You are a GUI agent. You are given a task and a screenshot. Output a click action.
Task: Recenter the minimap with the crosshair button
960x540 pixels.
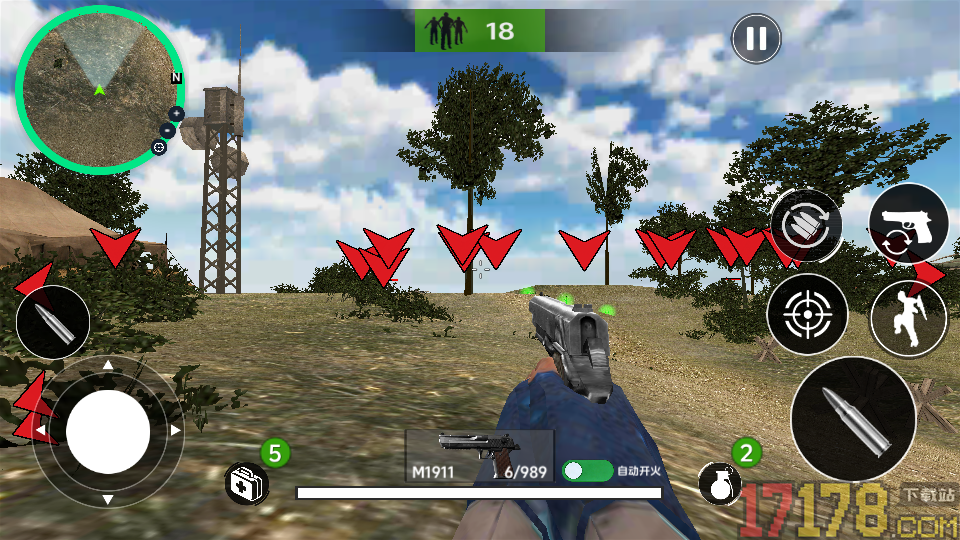click(x=159, y=147)
